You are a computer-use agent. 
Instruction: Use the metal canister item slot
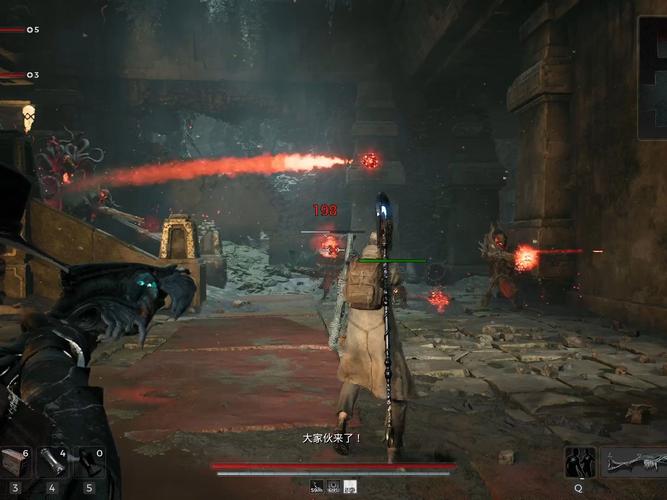(x=52, y=462)
